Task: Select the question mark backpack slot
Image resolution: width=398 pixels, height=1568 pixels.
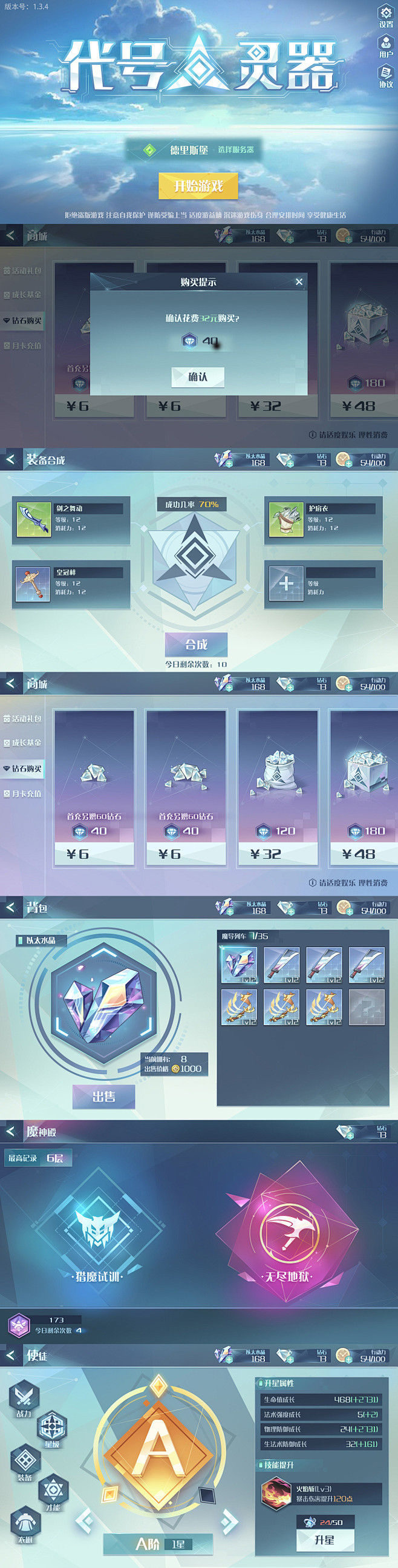Action: [x=367, y=1007]
